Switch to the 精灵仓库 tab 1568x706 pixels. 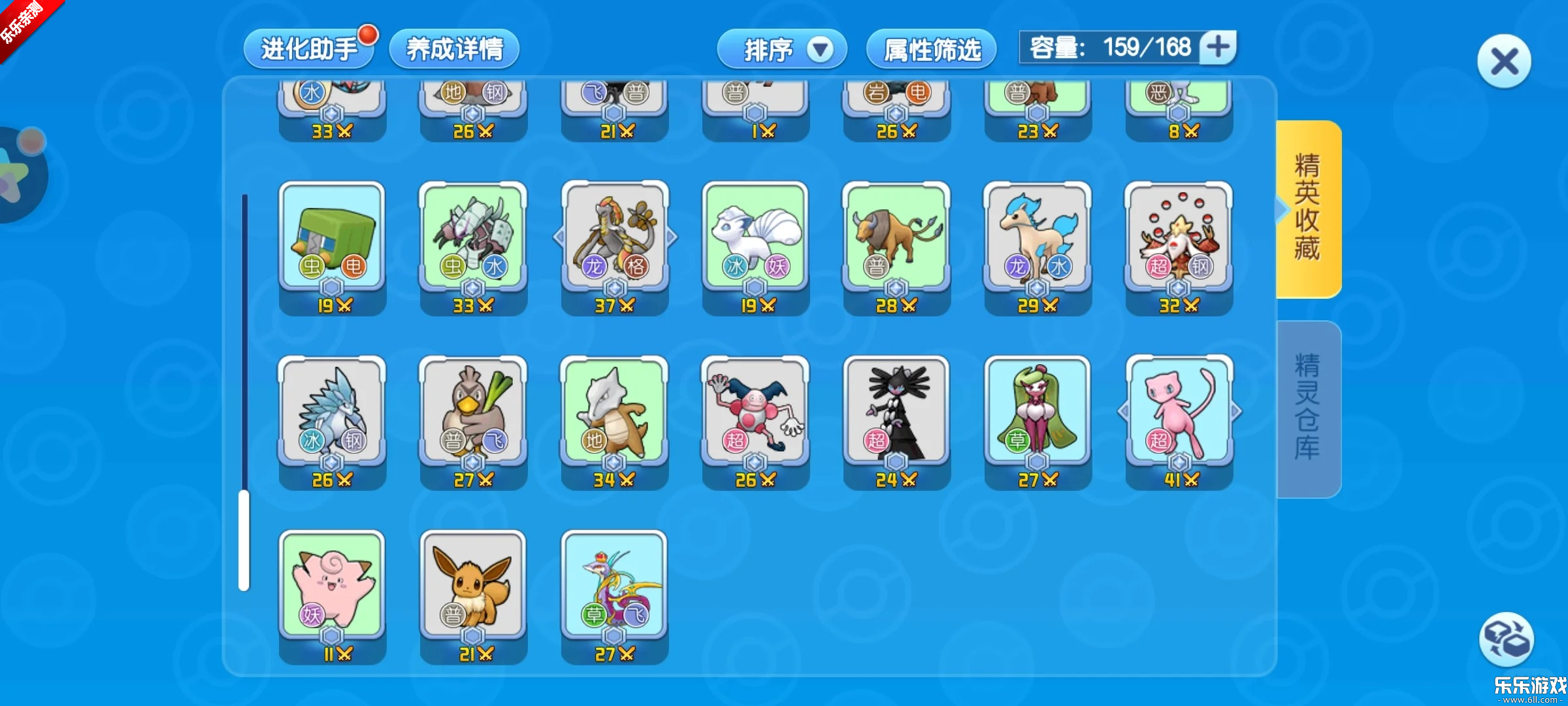[1308, 408]
